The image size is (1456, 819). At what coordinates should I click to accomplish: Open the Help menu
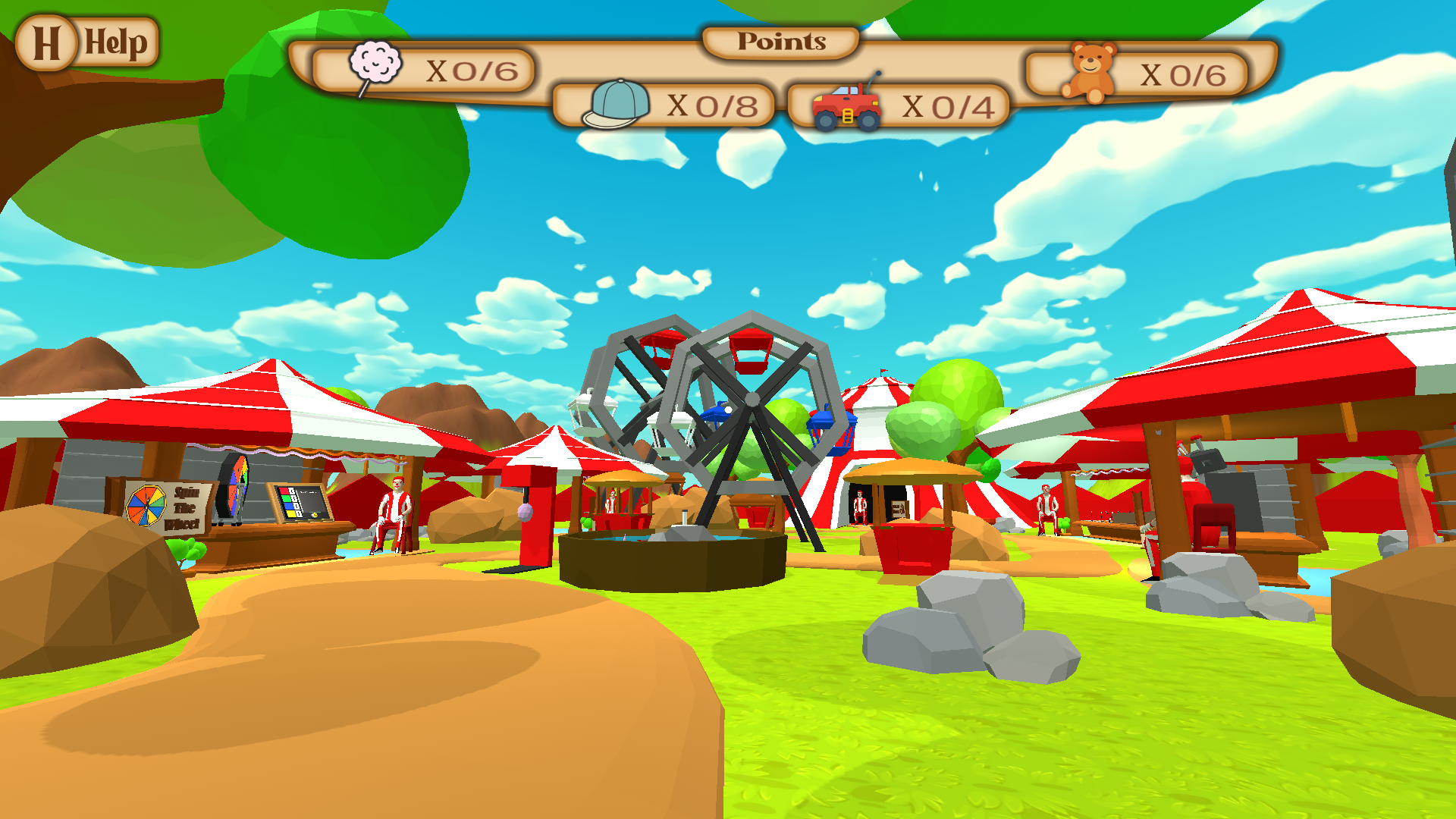tap(113, 42)
